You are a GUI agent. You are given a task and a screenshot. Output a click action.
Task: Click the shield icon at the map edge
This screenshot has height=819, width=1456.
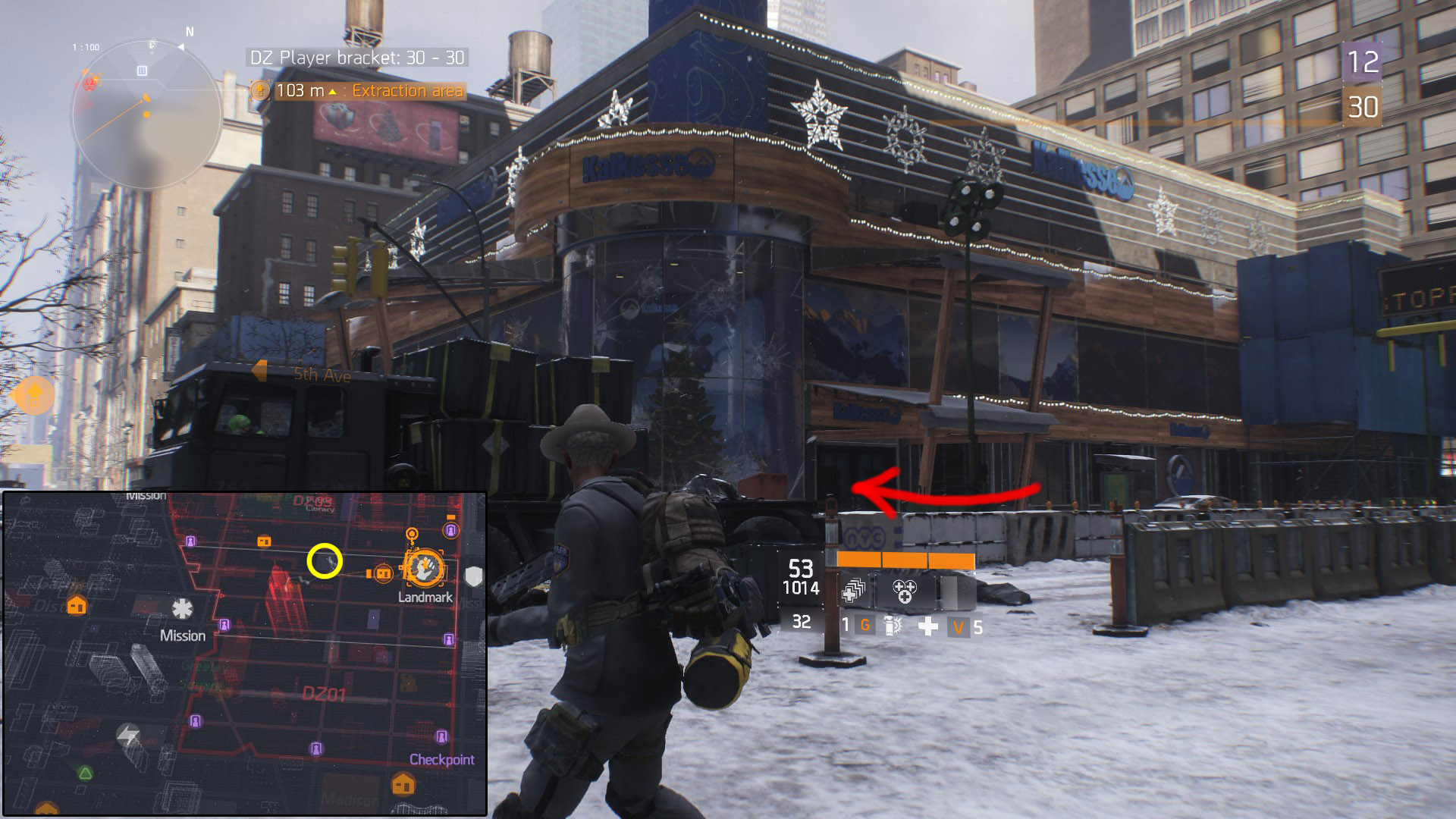pos(474,576)
